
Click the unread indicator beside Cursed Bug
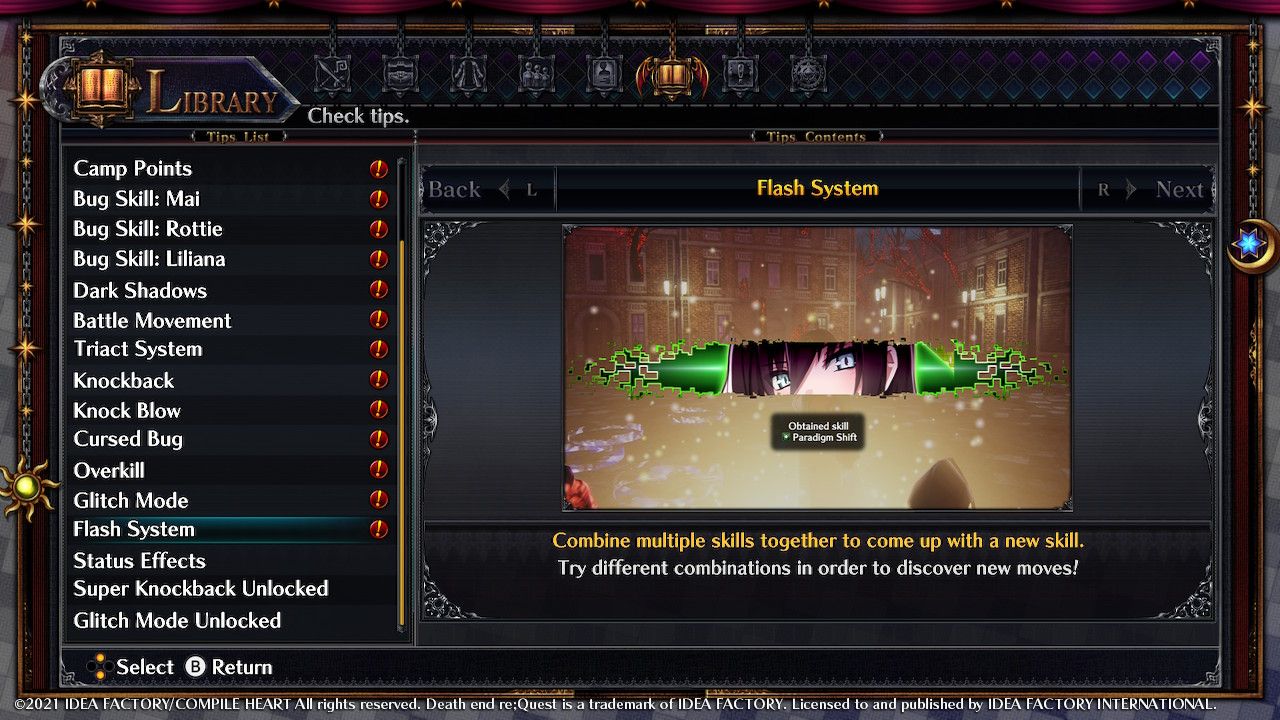tap(378, 440)
